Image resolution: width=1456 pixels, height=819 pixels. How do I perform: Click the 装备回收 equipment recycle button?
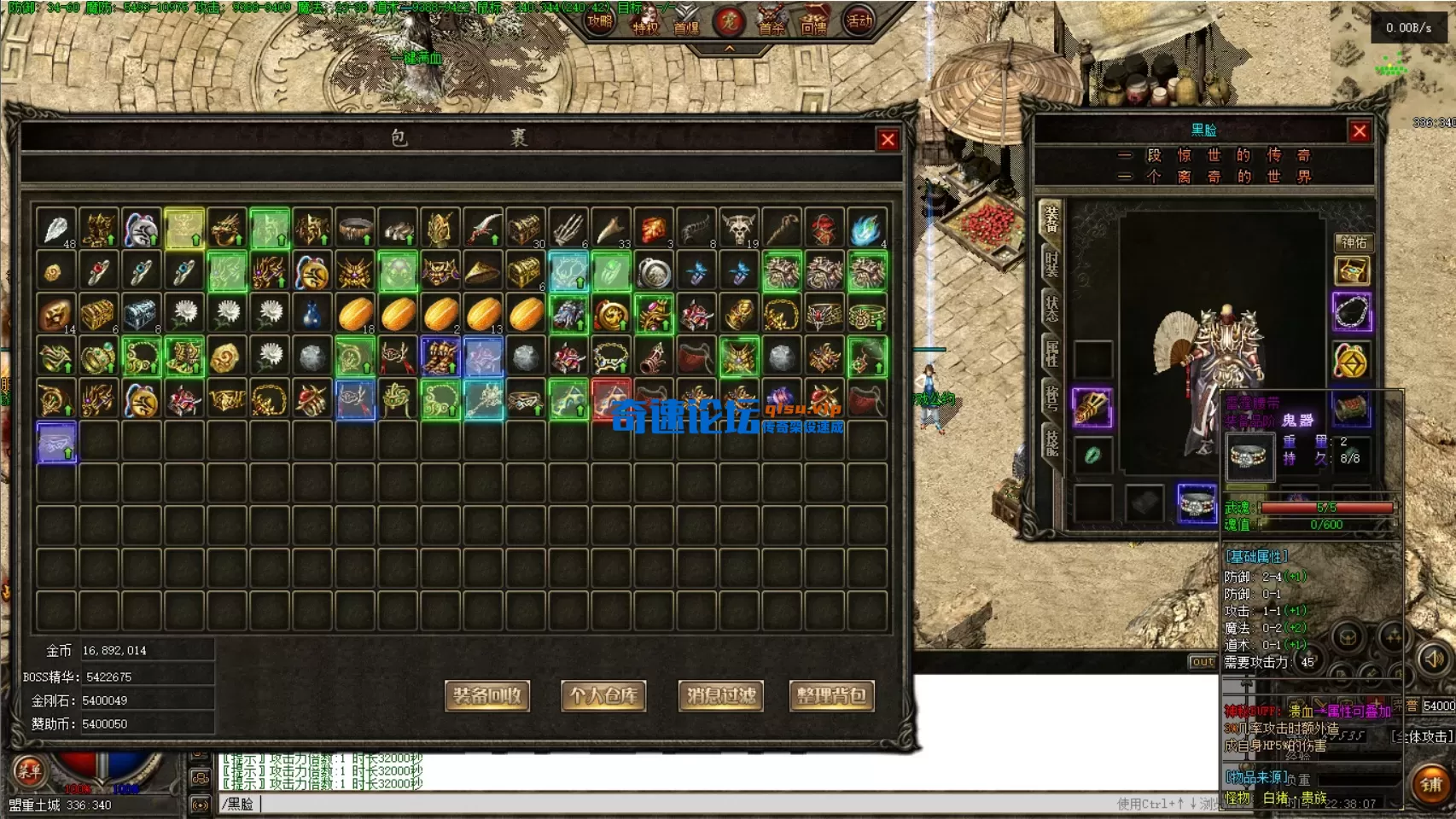coord(487,696)
